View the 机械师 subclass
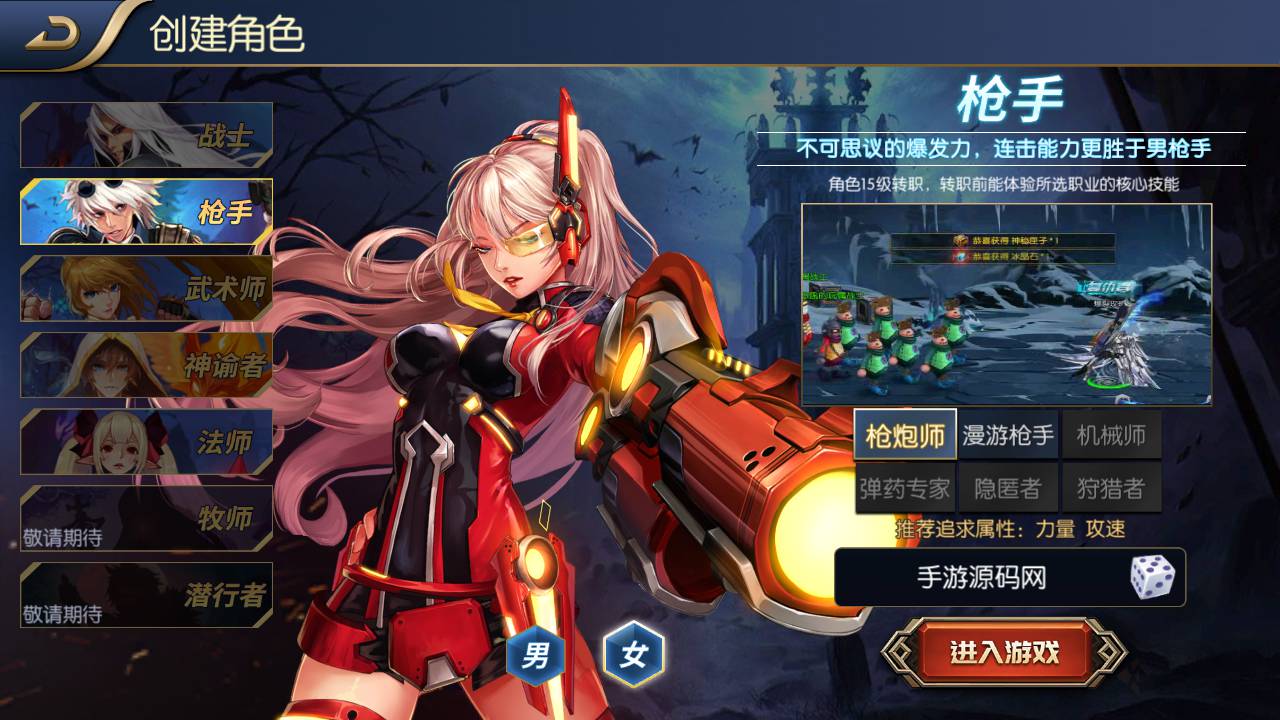 point(1111,435)
